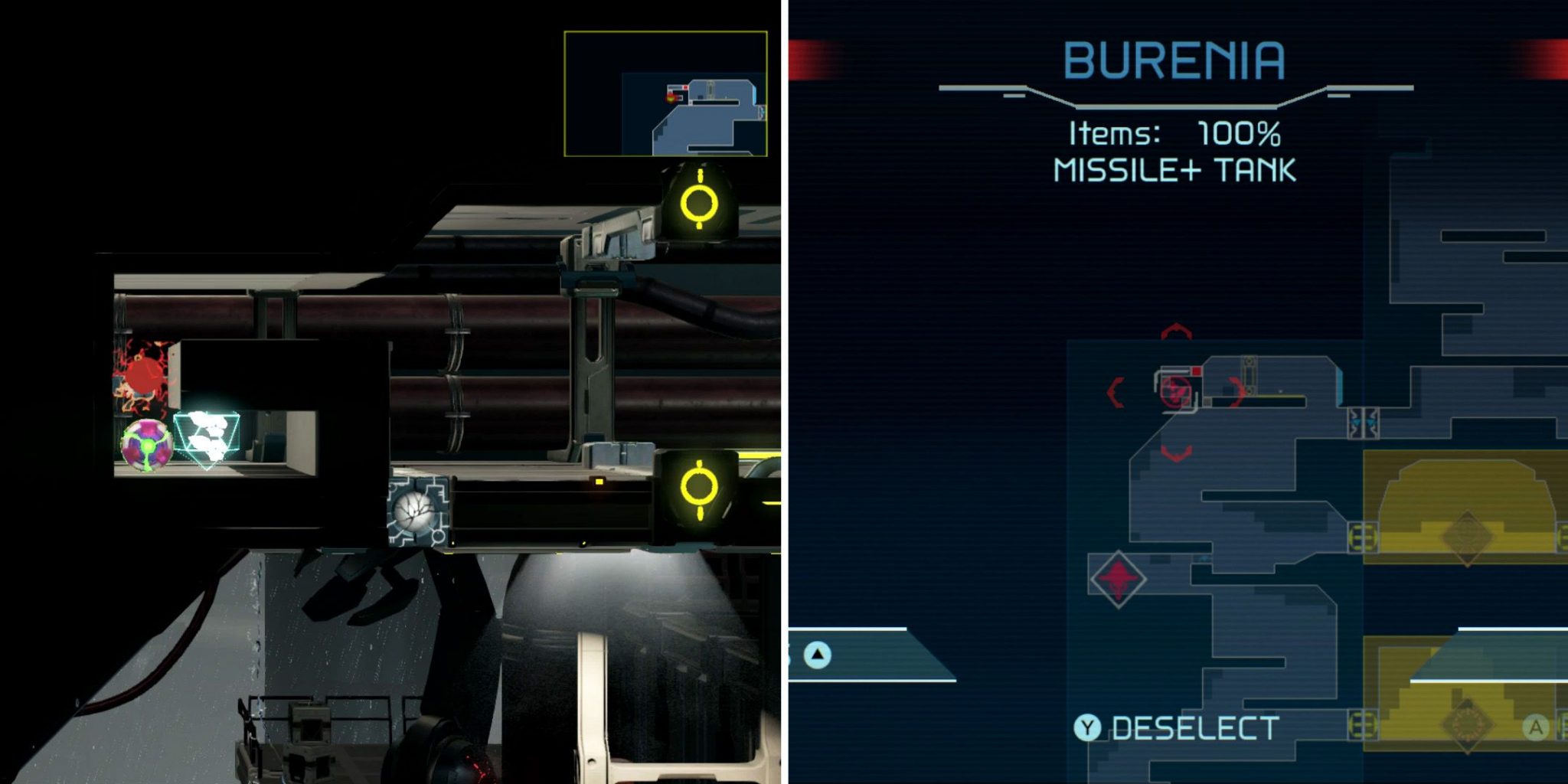The width and height of the screenshot is (1568, 784).
Task: Click the red Chozo boss diamond icon
Action: (x=1118, y=579)
